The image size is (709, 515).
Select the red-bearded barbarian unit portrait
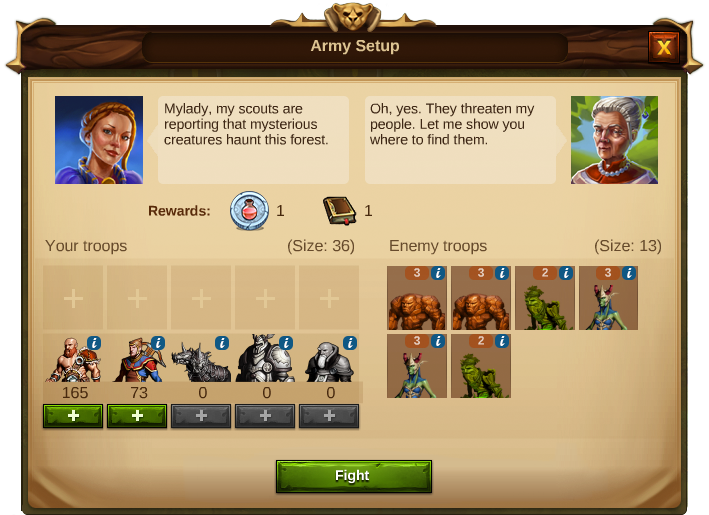[70, 362]
